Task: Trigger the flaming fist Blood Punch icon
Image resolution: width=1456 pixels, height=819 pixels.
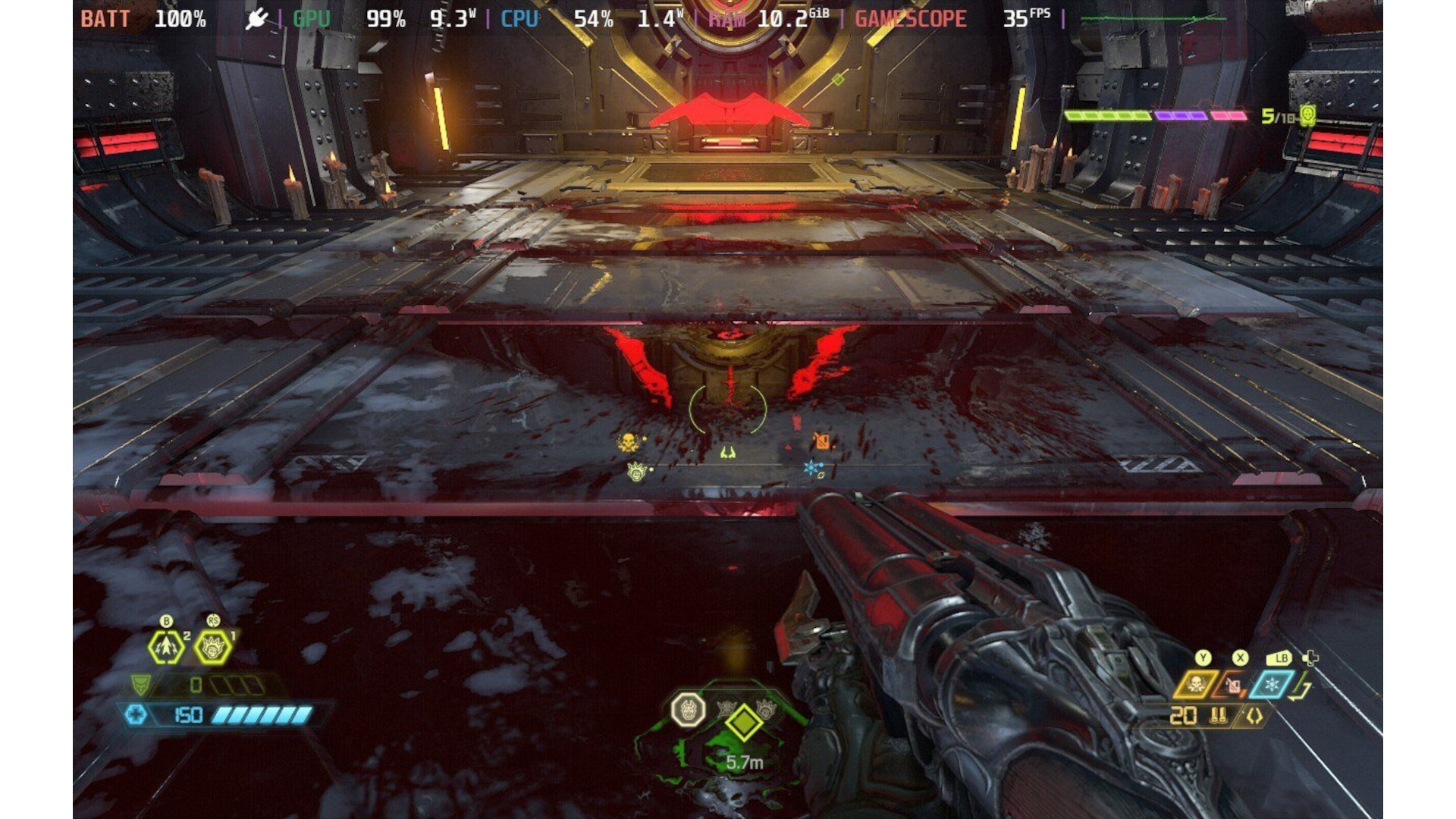Action: pyautogui.click(x=213, y=648)
